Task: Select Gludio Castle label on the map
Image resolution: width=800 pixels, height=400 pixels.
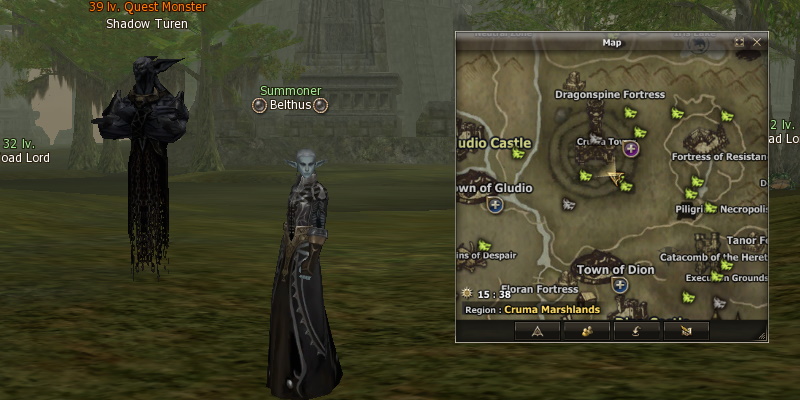Action: 494,143
